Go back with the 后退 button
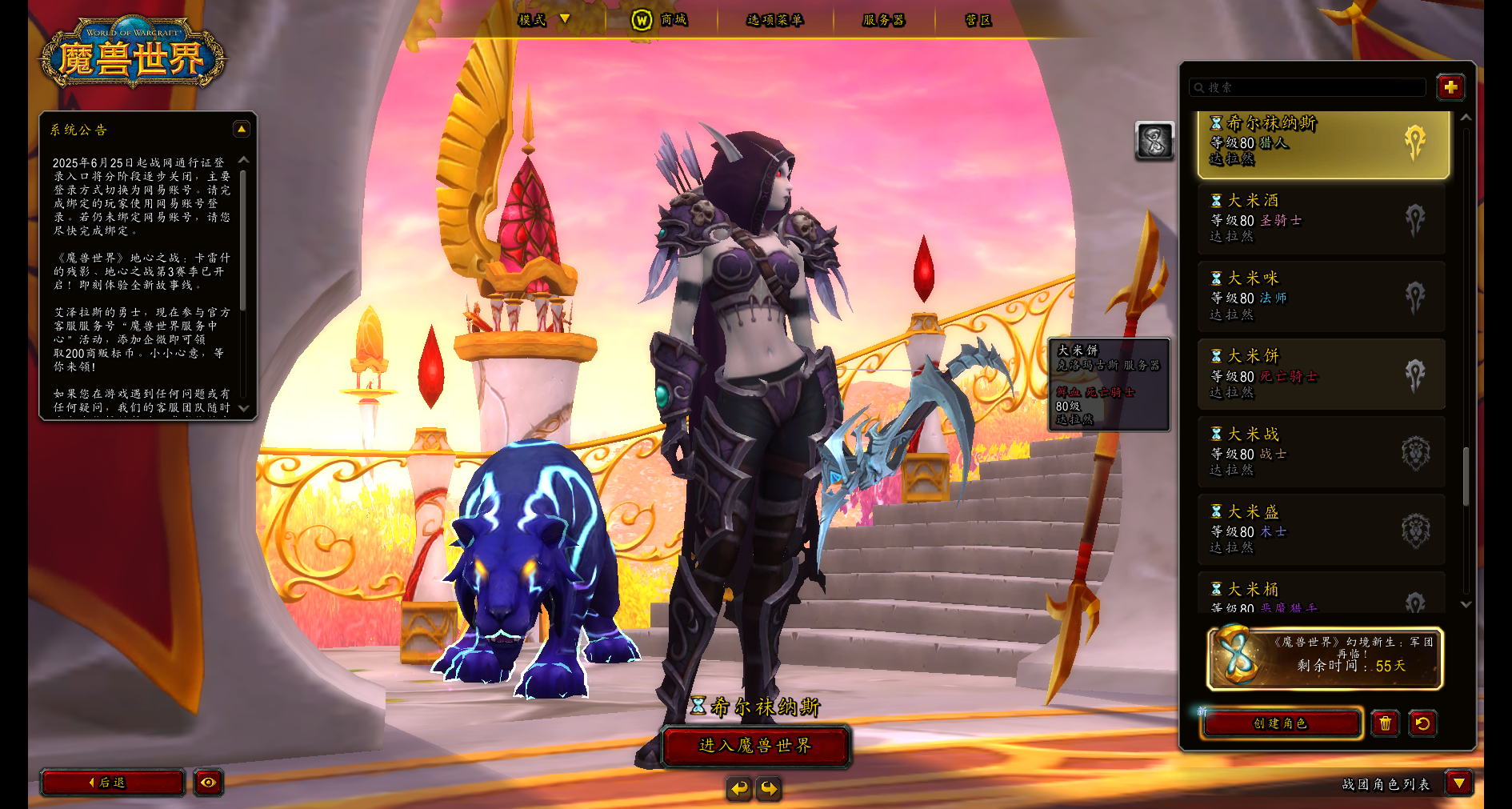The image size is (1512, 809). pyautogui.click(x=112, y=783)
